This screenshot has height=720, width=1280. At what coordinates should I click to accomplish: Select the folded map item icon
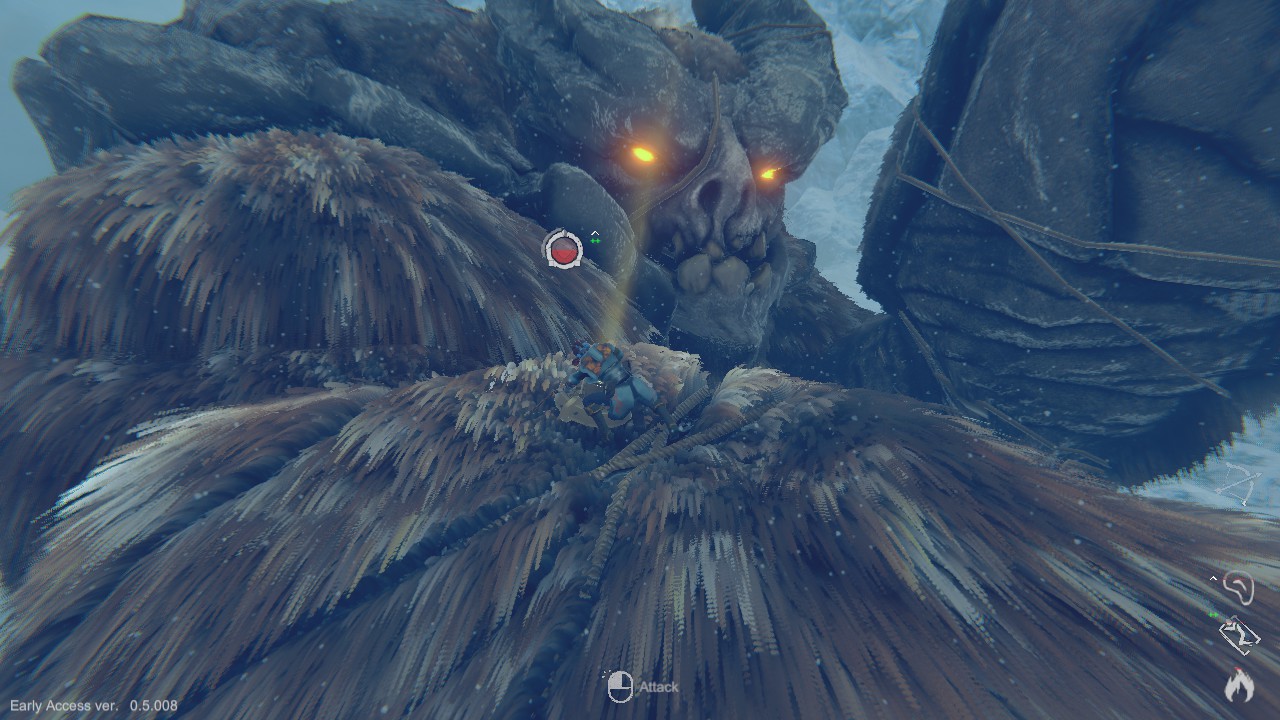pyautogui.click(x=1239, y=635)
